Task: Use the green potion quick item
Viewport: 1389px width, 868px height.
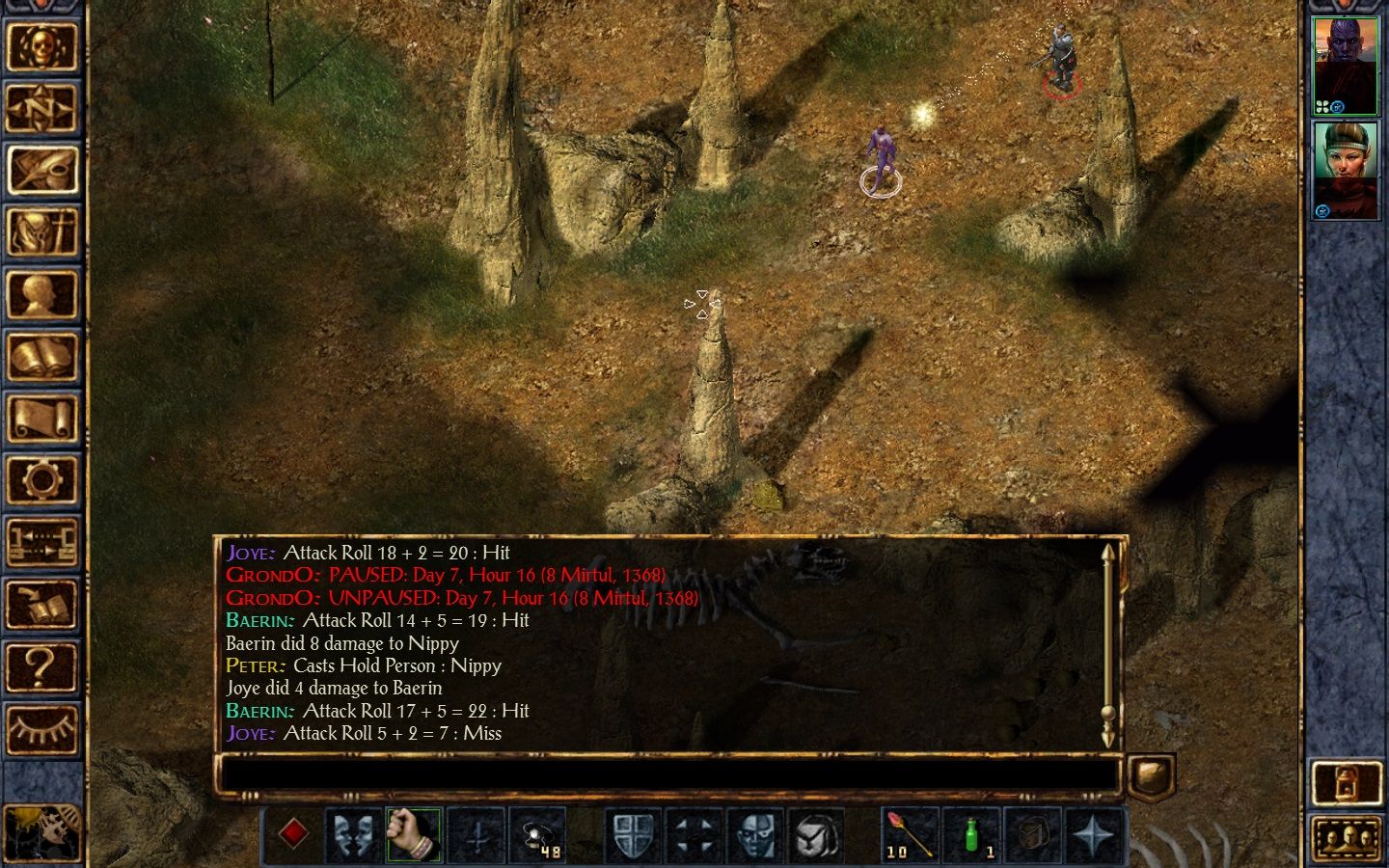Action: (x=970, y=834)
